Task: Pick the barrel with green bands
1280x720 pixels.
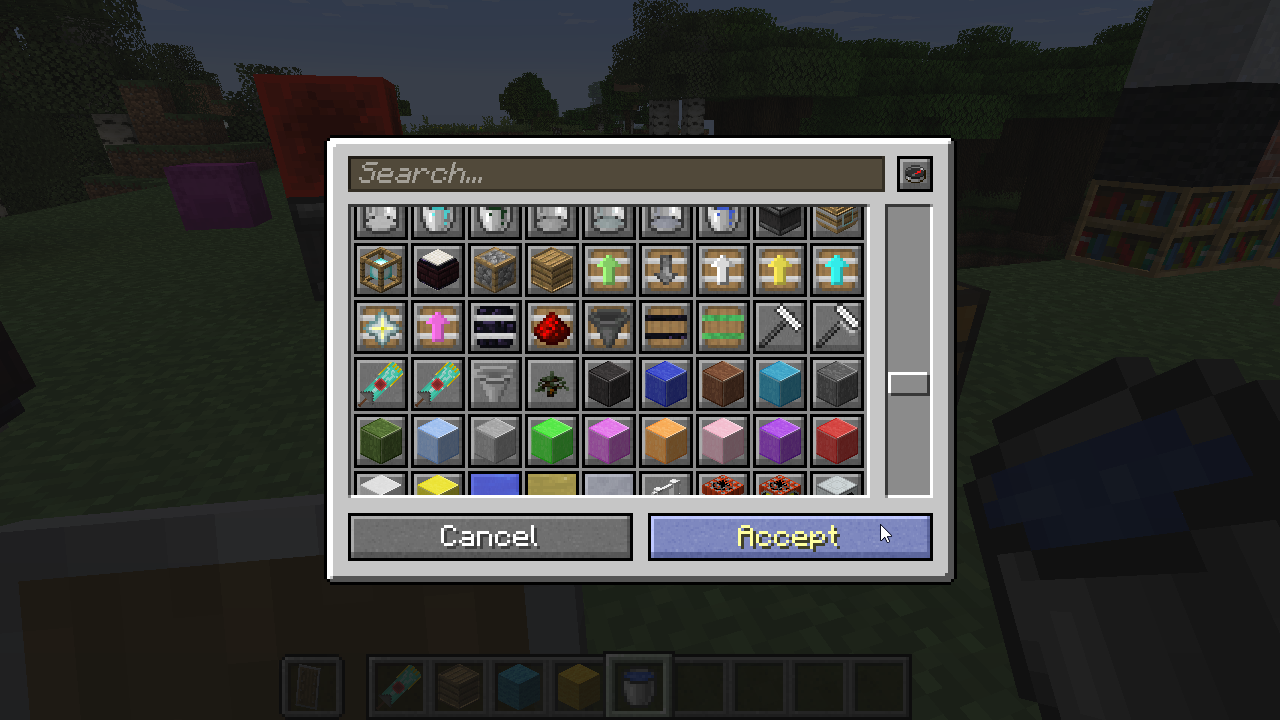Action: pyautogui.click(x=723, y=327)
